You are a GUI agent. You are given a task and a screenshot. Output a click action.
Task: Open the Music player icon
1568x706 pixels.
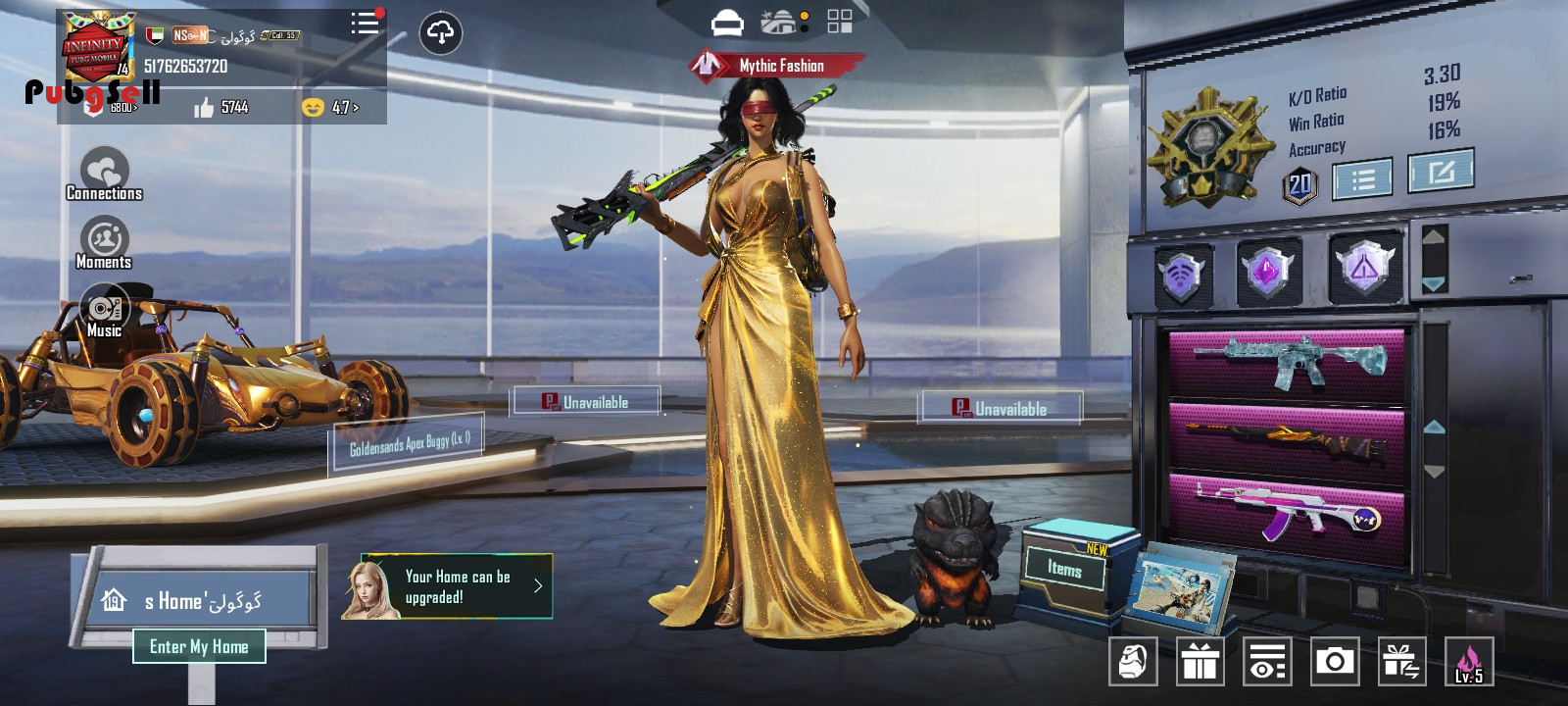(104, 311)
